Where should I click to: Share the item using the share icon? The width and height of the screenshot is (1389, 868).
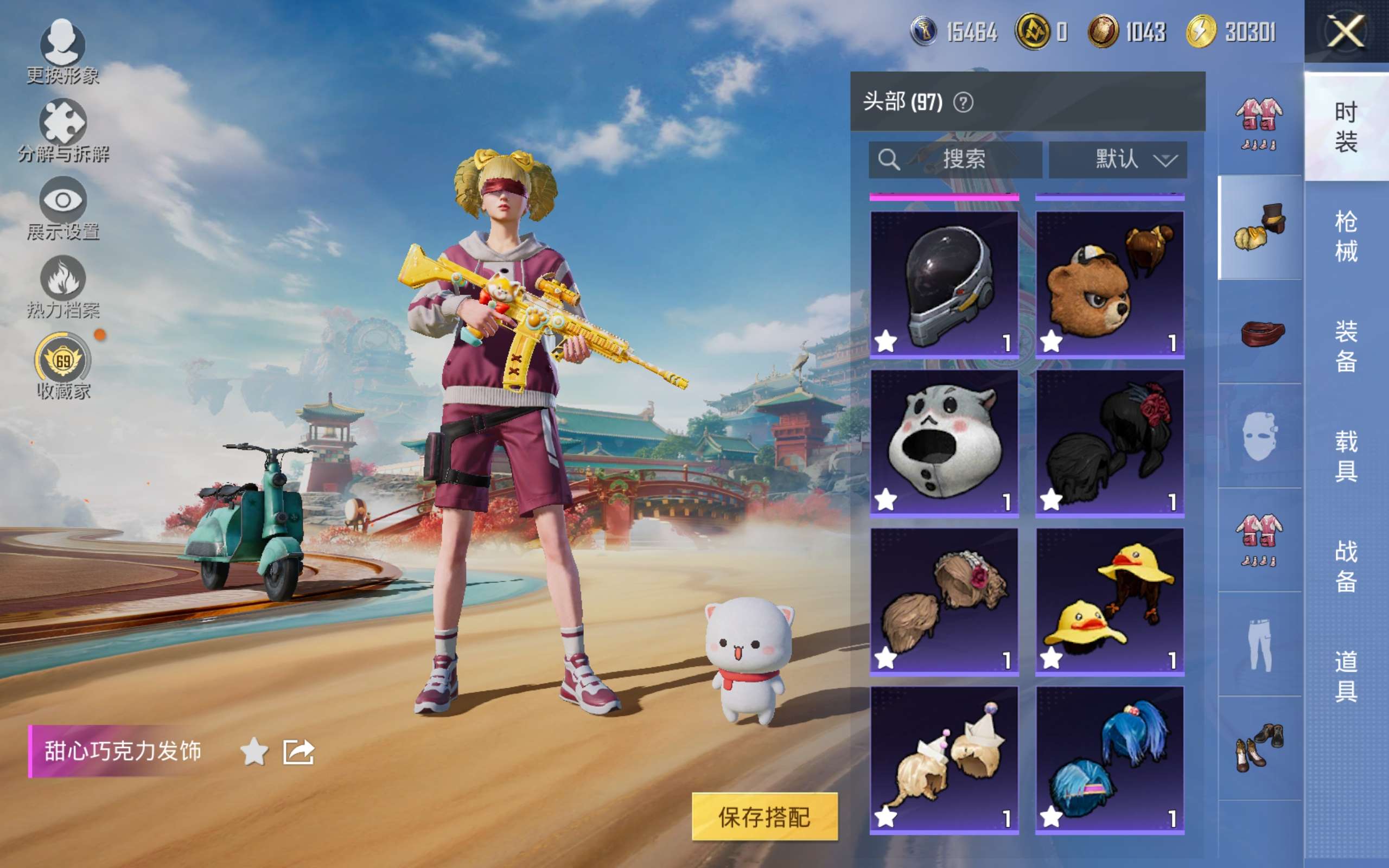pos(298,751)
